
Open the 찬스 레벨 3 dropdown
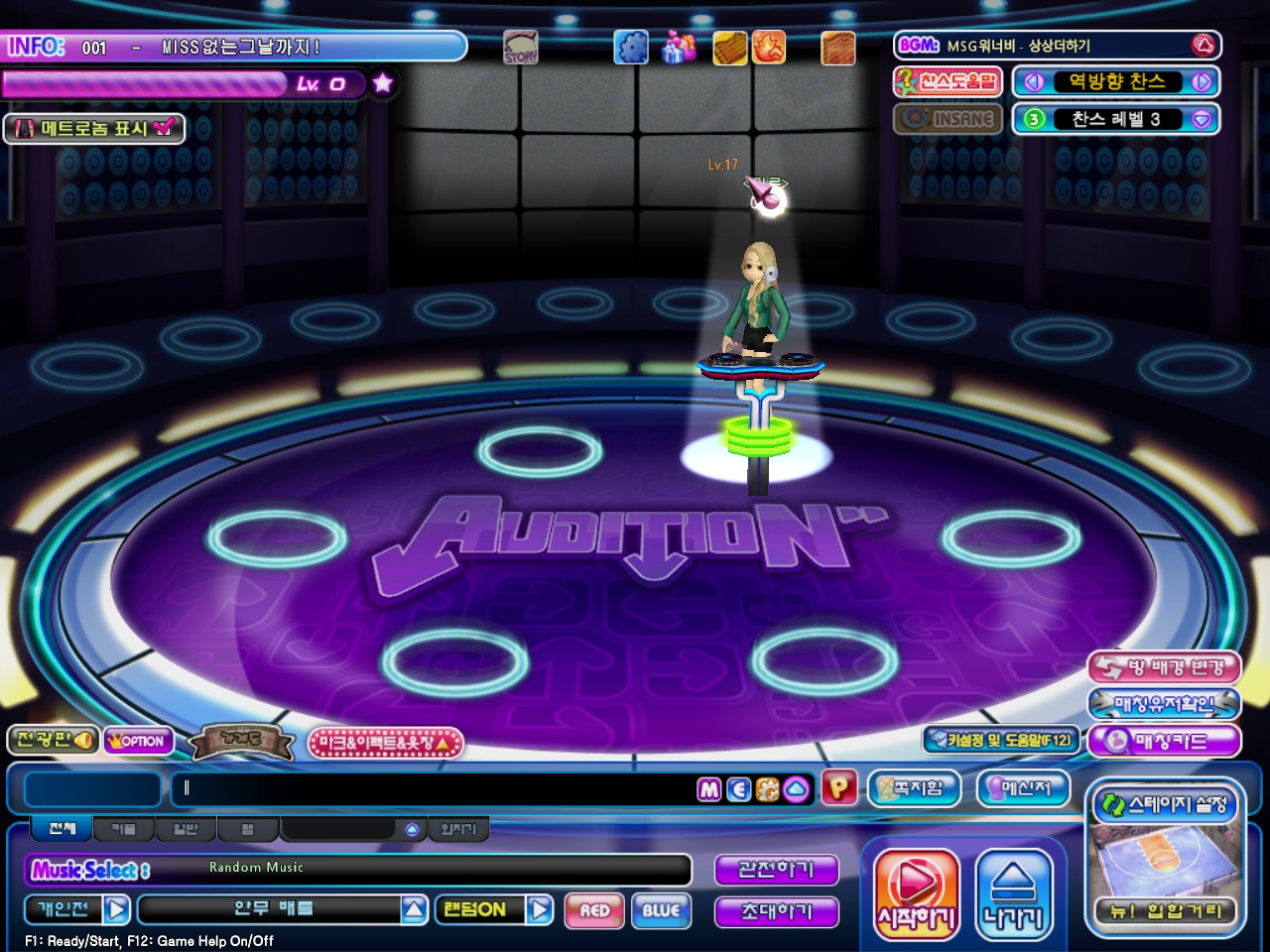tap(1202, 119)
